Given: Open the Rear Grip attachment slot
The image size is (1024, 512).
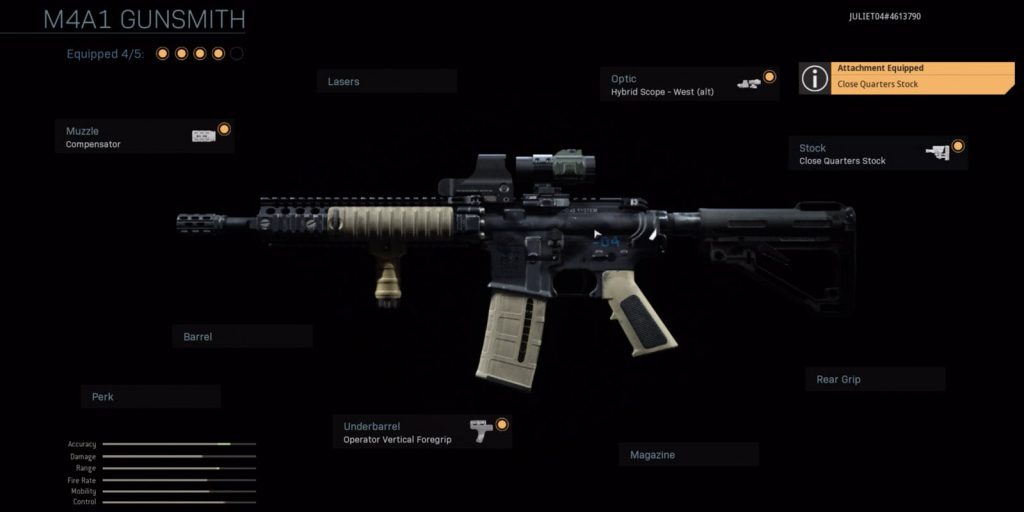Looking at the screenshot, I should (875, 379).
